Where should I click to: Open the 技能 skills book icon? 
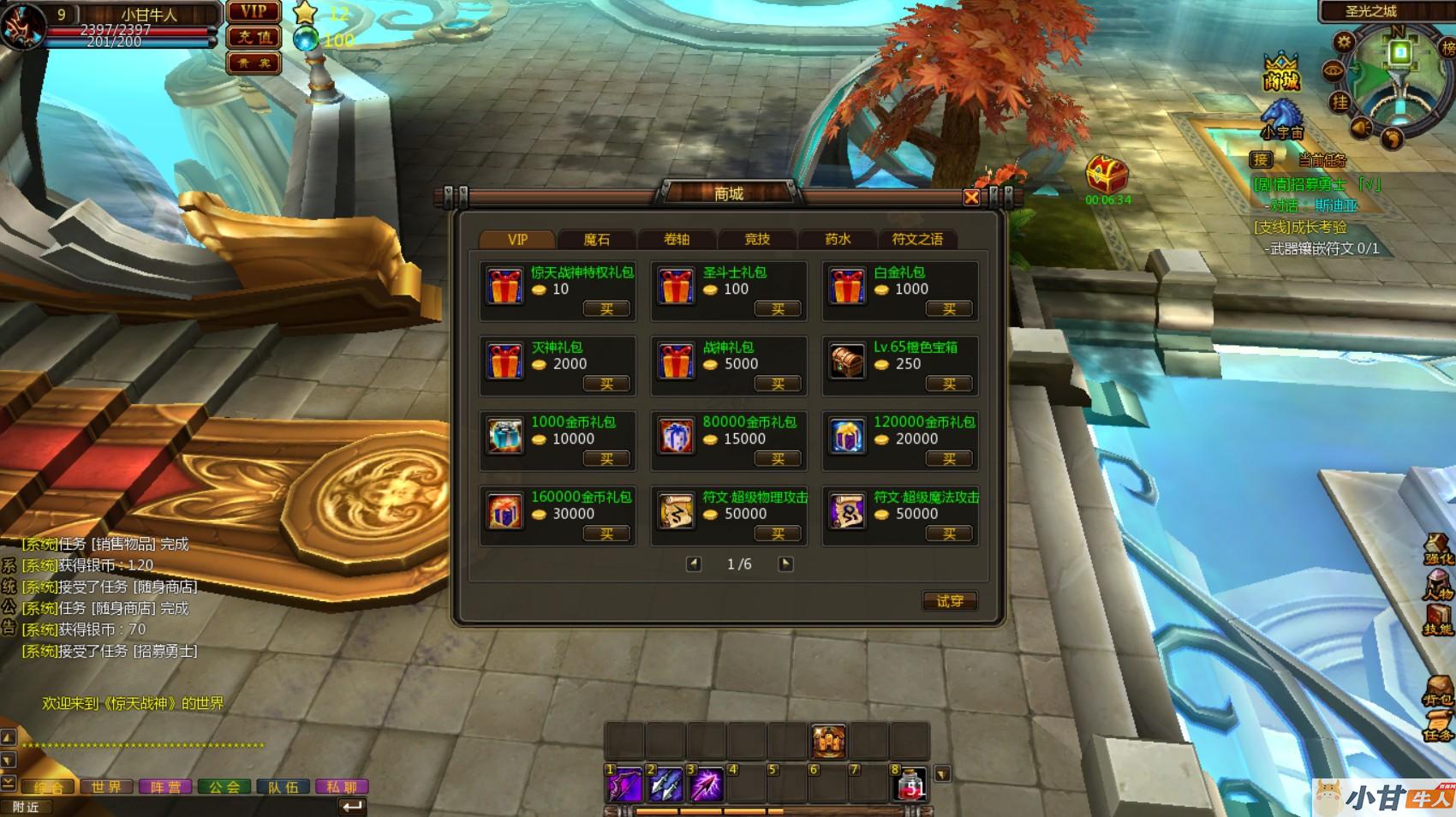pyautogui.click(x=1438, y=618)
